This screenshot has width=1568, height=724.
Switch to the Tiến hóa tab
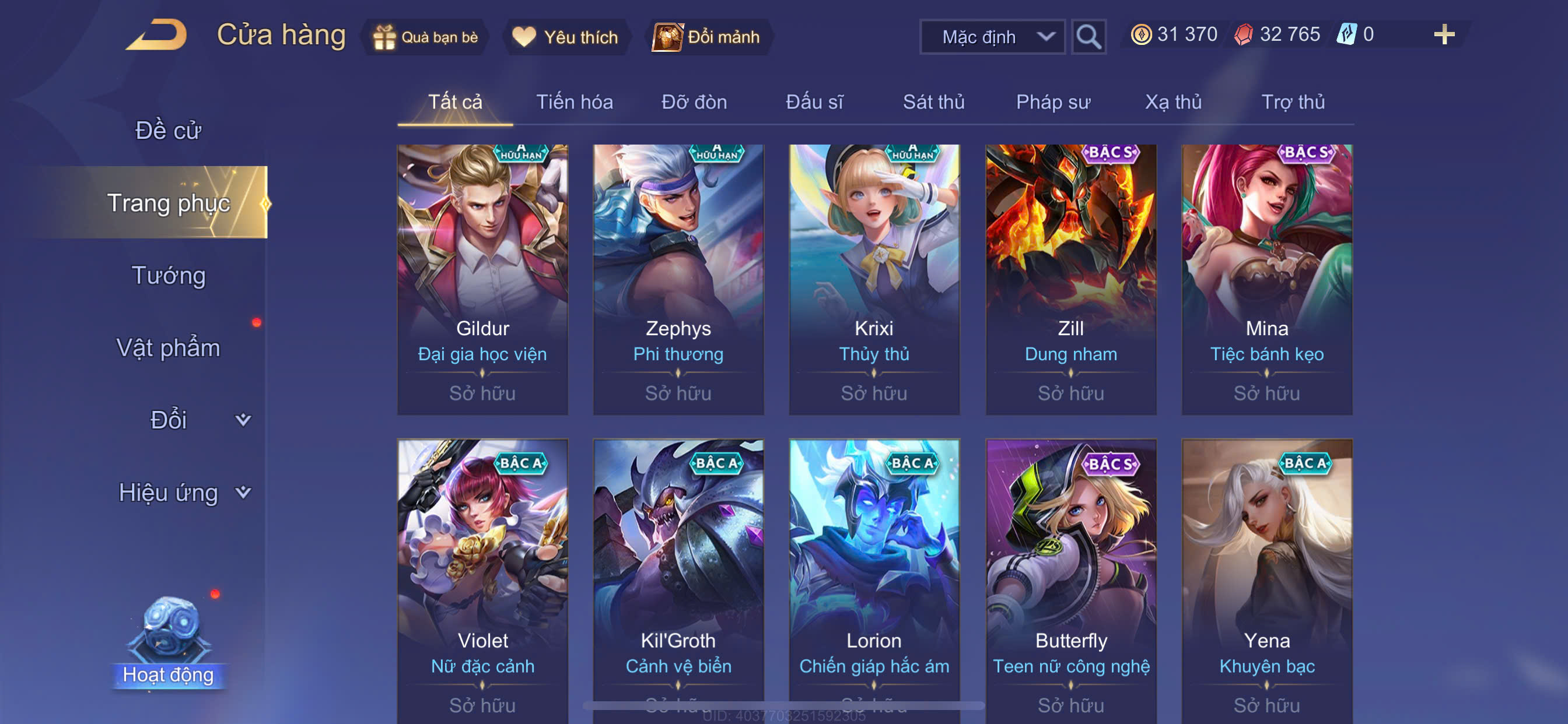click(574, 101)
